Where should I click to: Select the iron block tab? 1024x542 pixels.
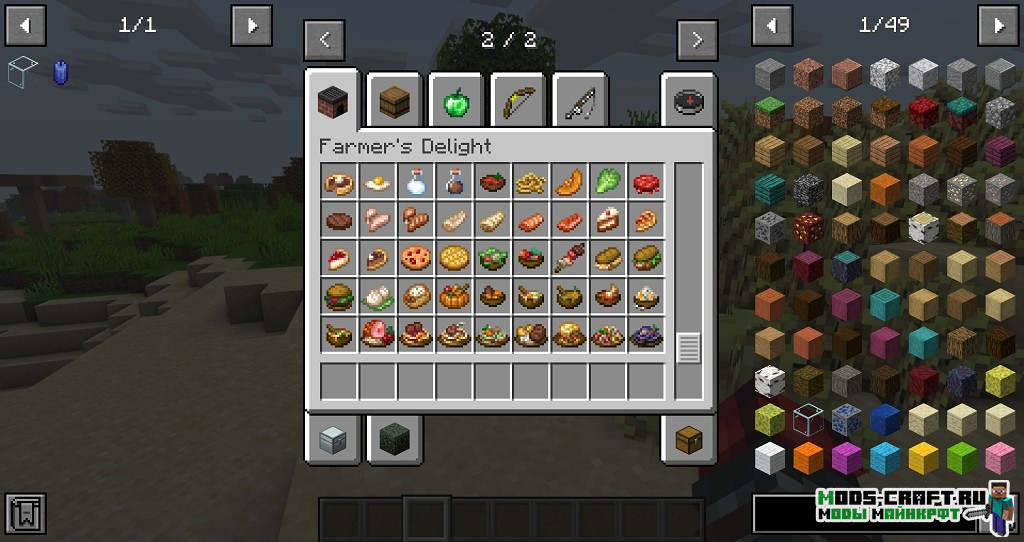click(333, 438)
